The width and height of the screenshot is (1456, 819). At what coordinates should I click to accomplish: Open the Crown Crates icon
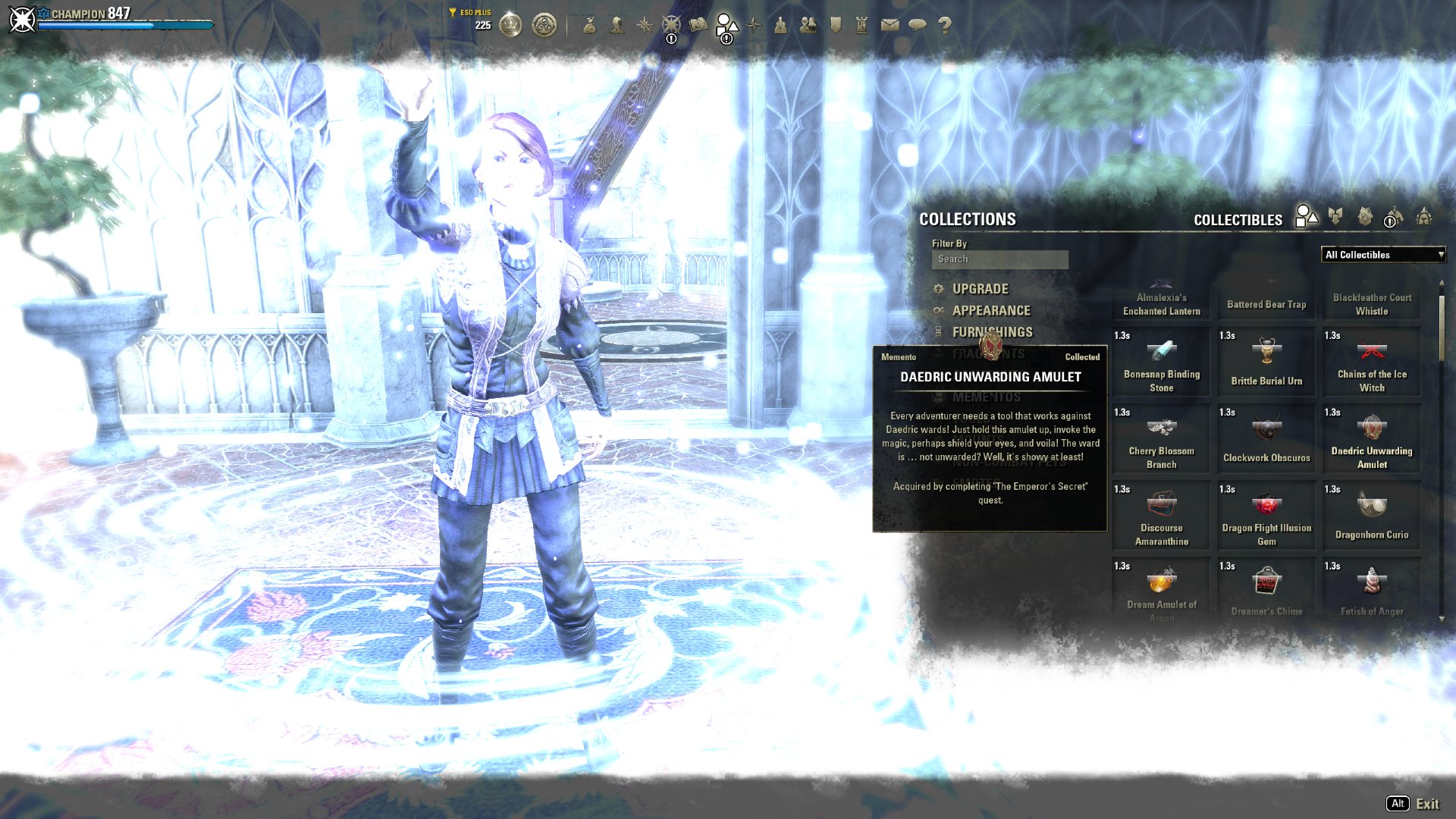click(x=544, y=24)
